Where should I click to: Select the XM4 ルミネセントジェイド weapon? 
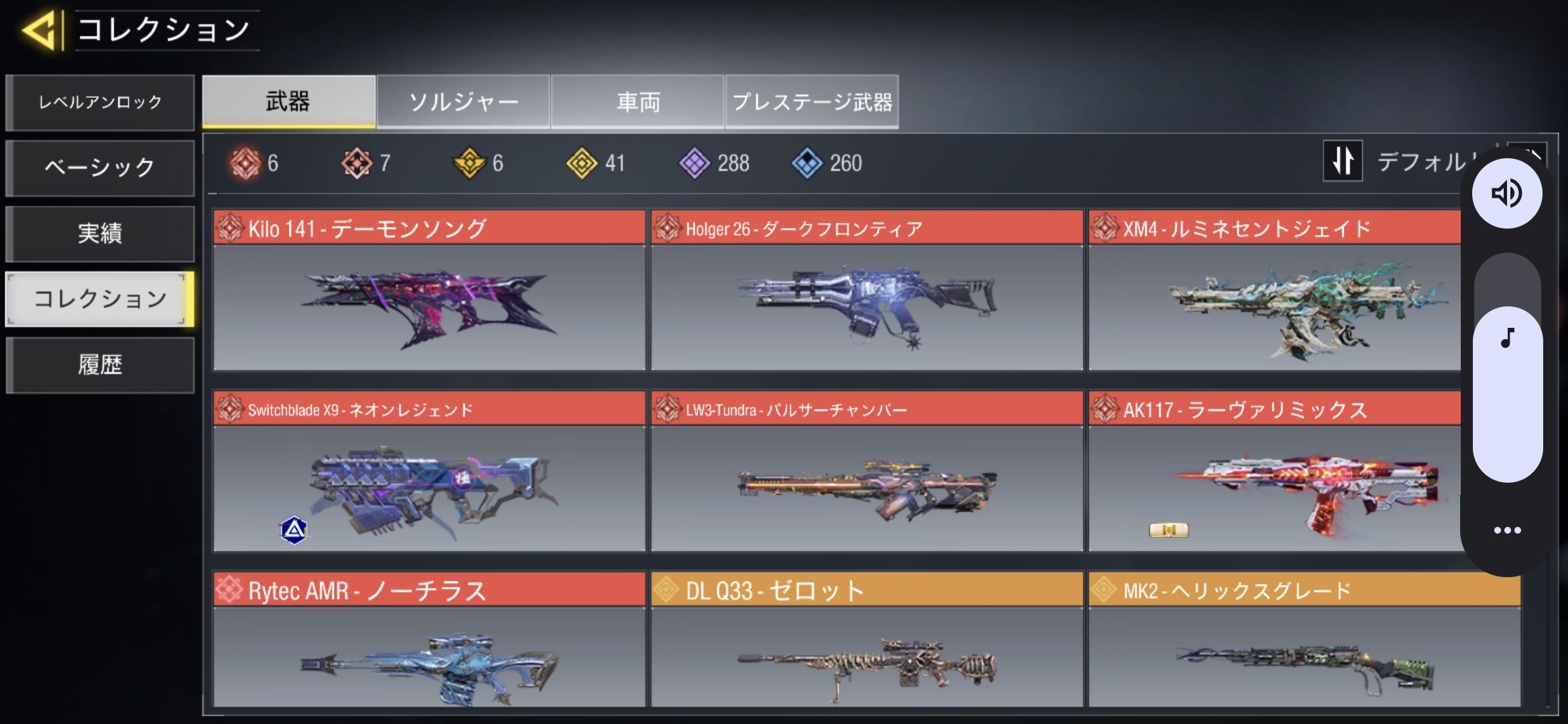pyautogui.click(x=1273, y=290)
